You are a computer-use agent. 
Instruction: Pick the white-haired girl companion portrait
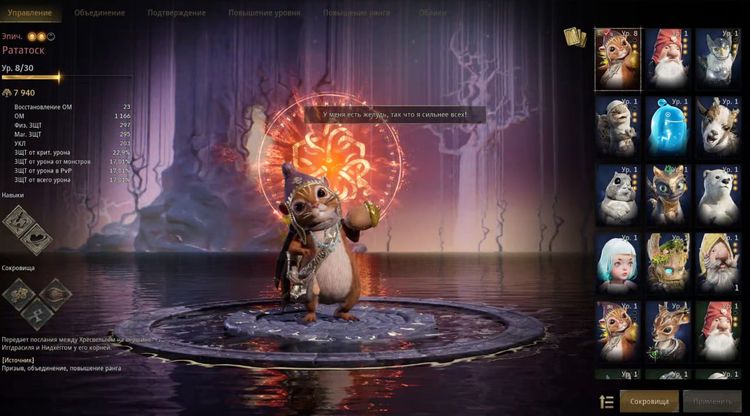[618, 260]
